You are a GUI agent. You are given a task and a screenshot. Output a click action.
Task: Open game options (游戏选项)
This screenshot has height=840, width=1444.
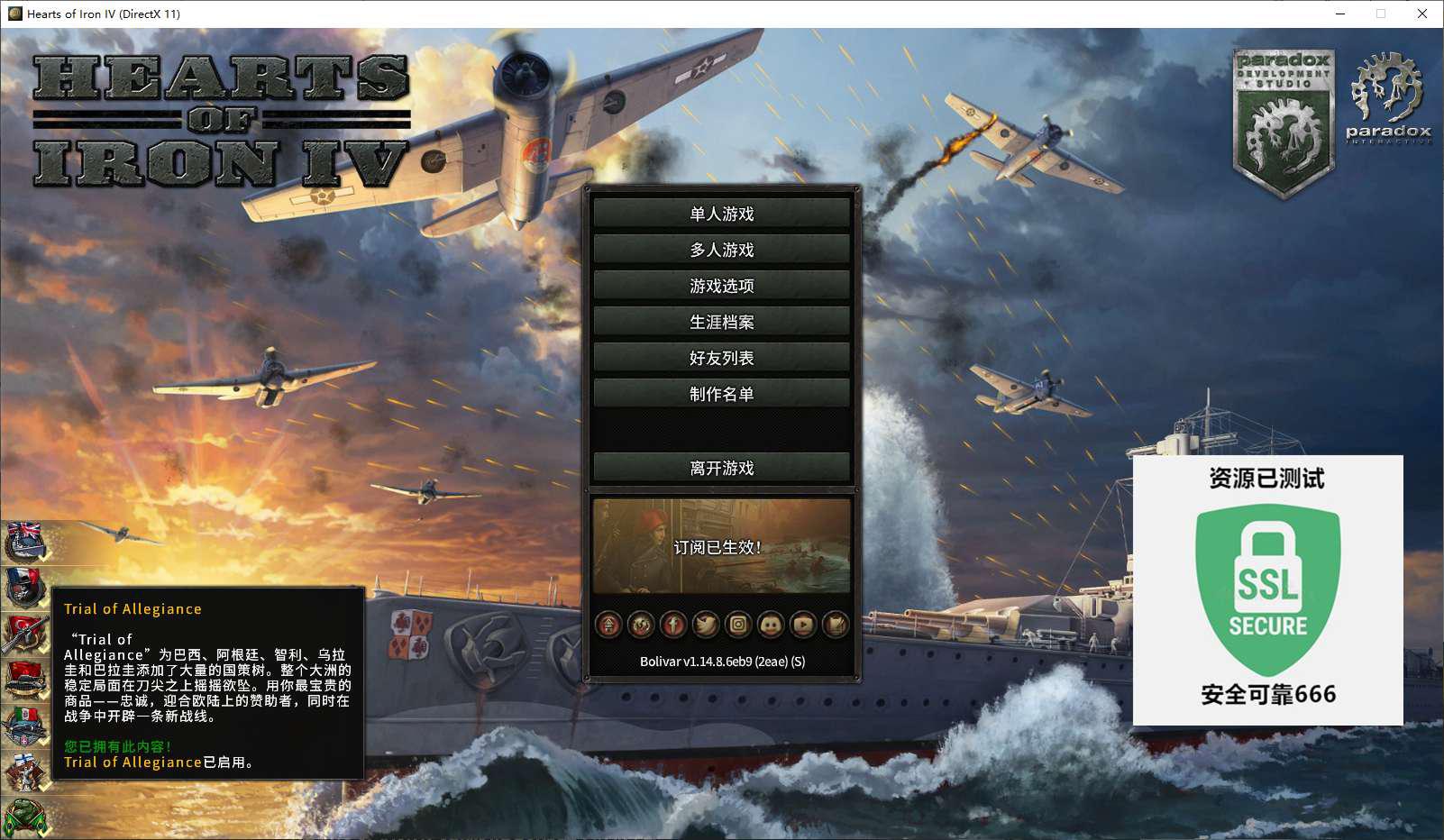721,286
